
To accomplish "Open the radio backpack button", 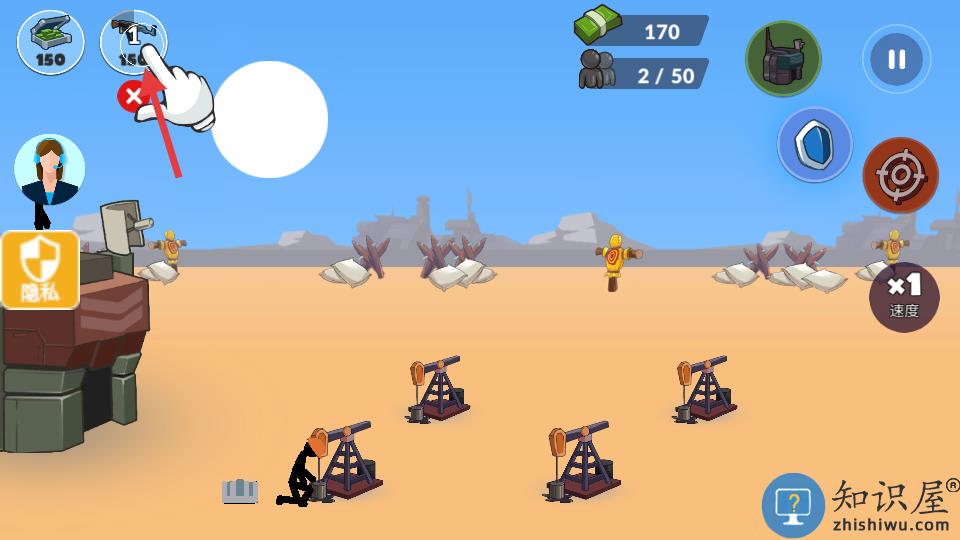I will (x=783, y=59).
